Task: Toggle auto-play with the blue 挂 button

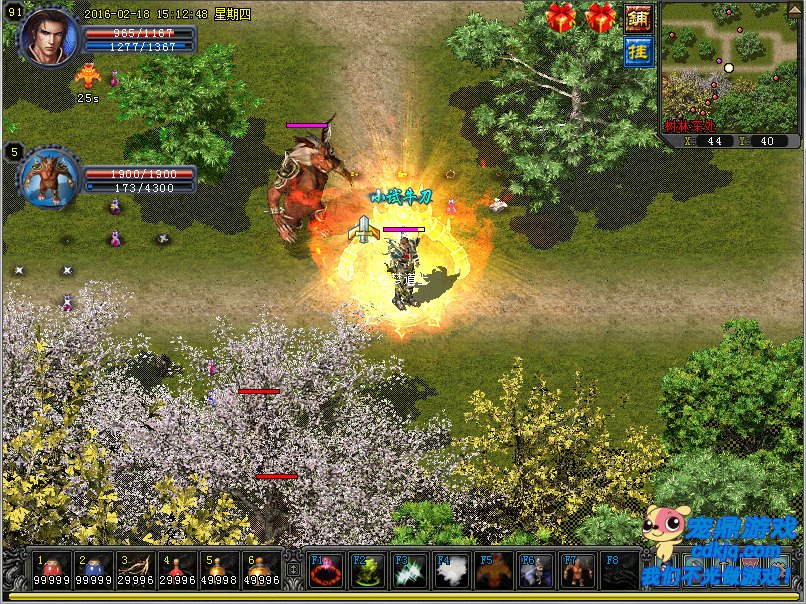Action: (x=637, y=51)
